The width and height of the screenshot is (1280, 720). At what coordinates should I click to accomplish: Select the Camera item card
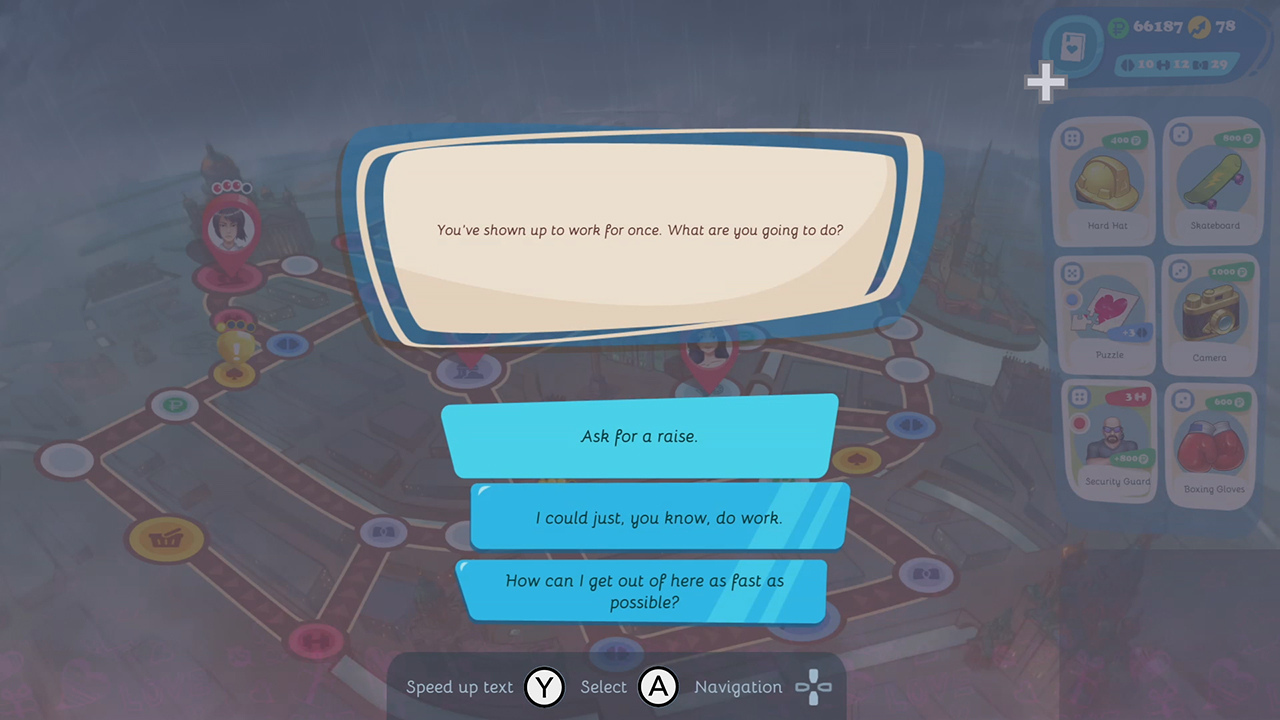[1211, 315]
